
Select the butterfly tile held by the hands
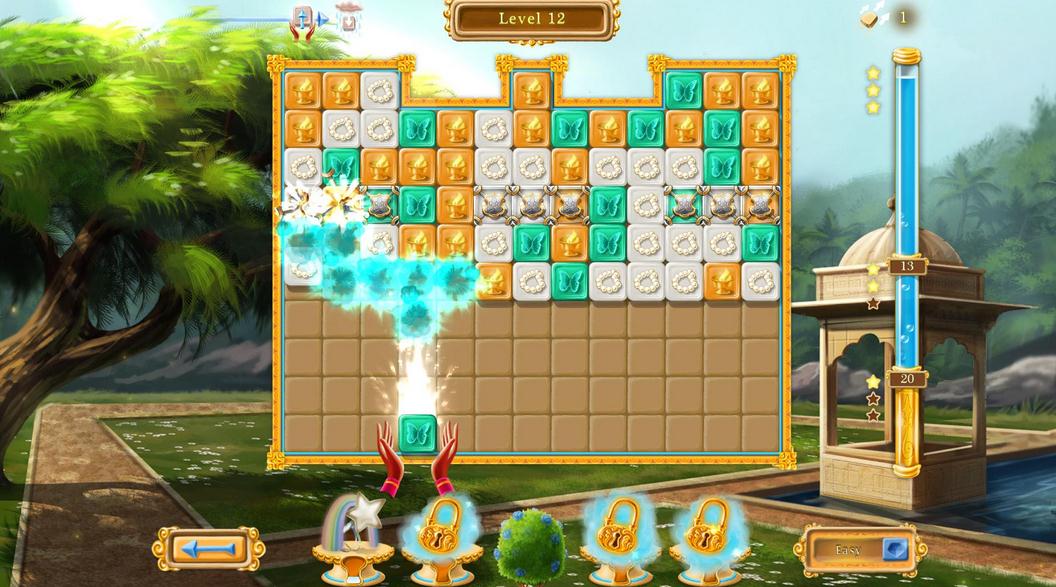418,434
